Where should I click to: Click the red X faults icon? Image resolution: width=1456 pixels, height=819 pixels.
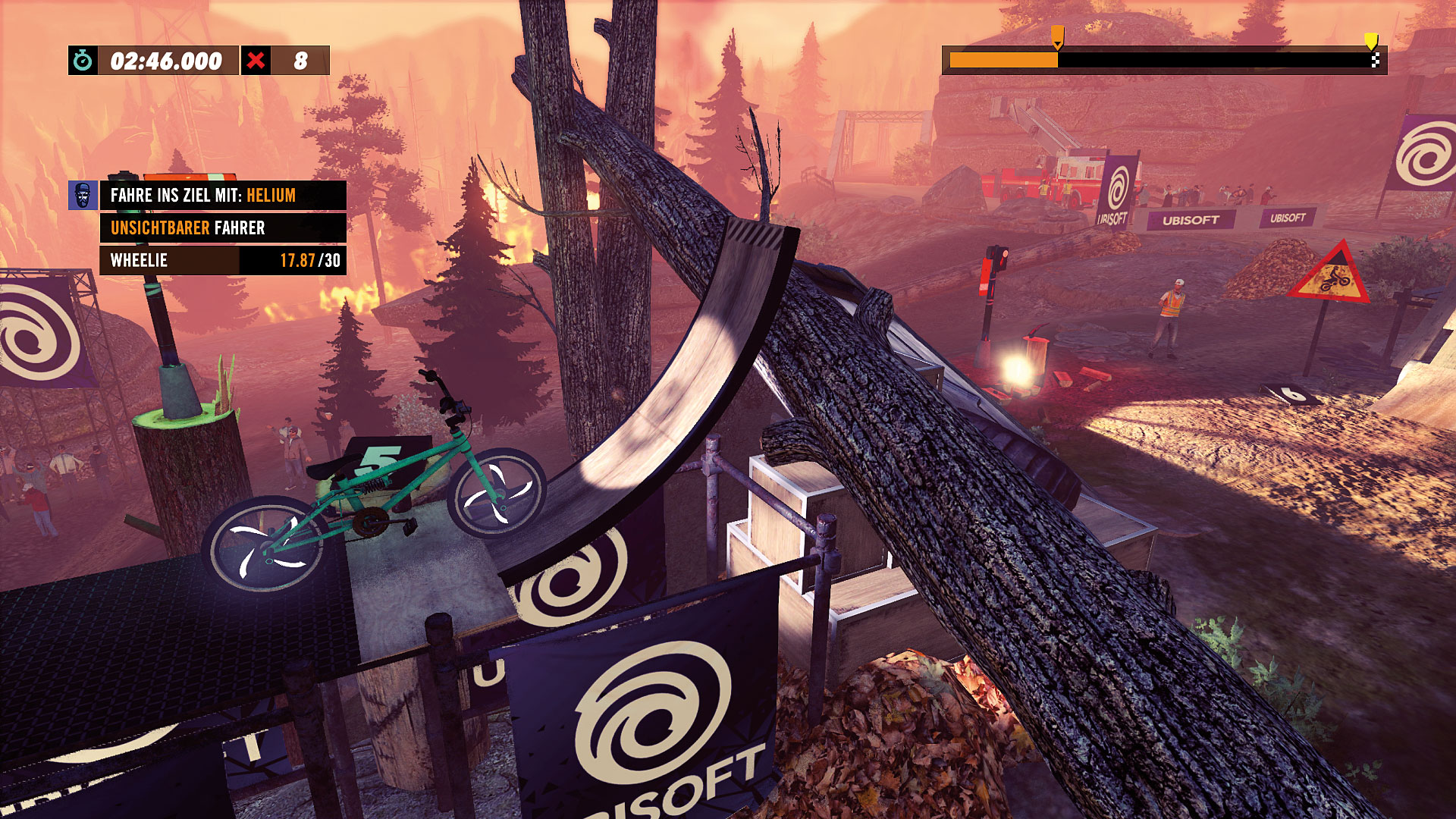[x=256, y=61]
